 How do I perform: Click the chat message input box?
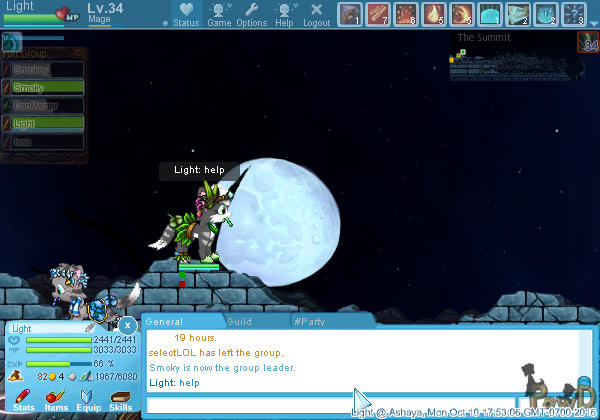tap(250, 405)
